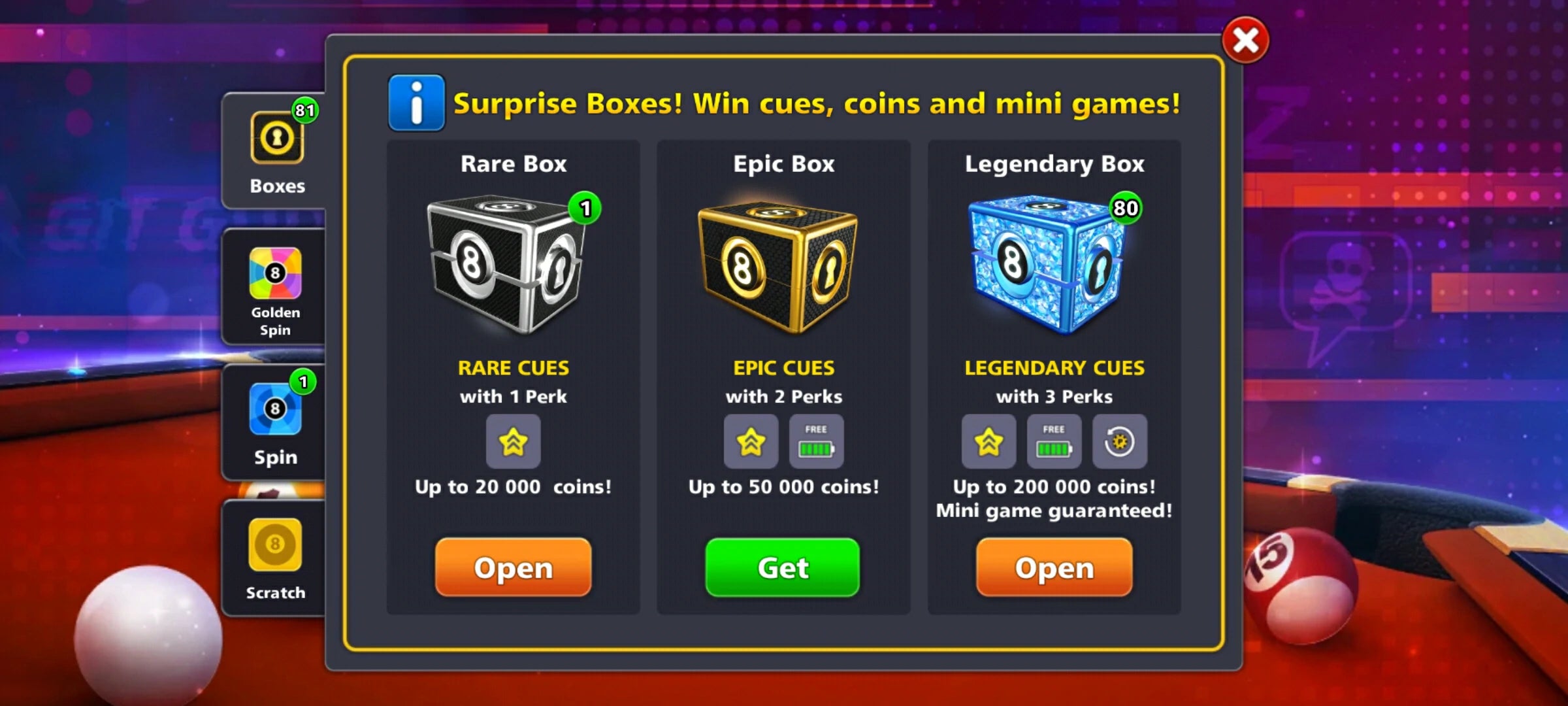This screenshot has height=706, width=1568.
Task: Open the Legendary Box
Action: pyautogui.click(x=1054, y=567)
